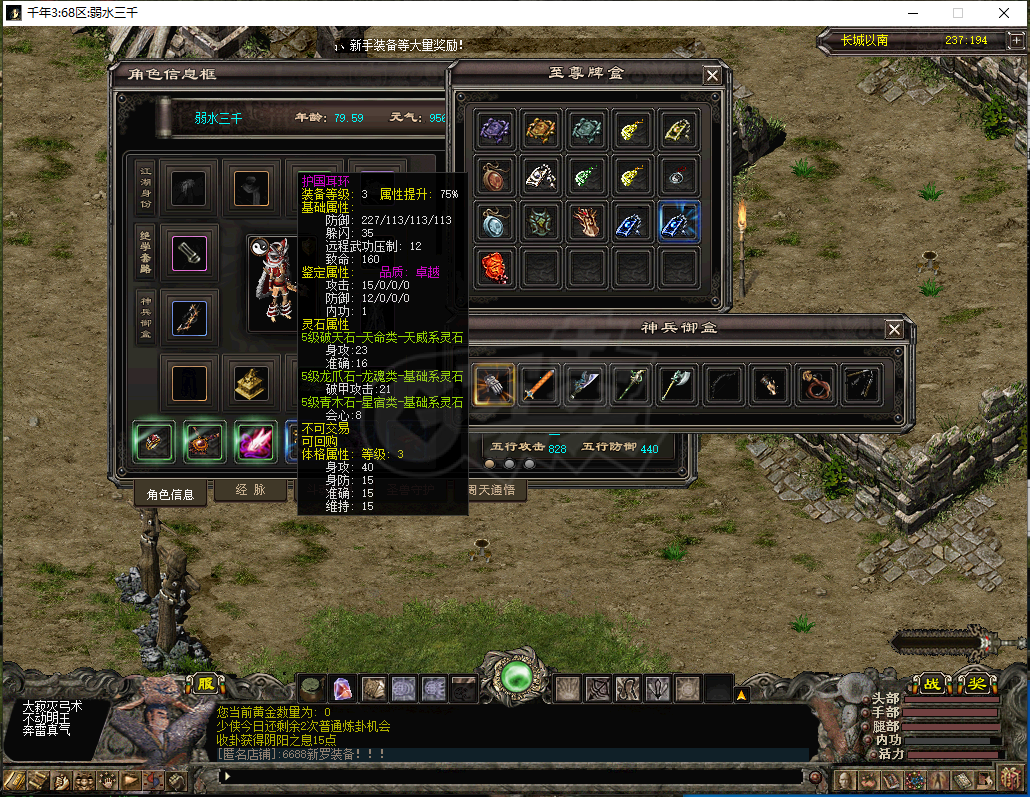Click the 神兵御盒 side button
This screenshot has height=797, width=1030.
point(145,318)
